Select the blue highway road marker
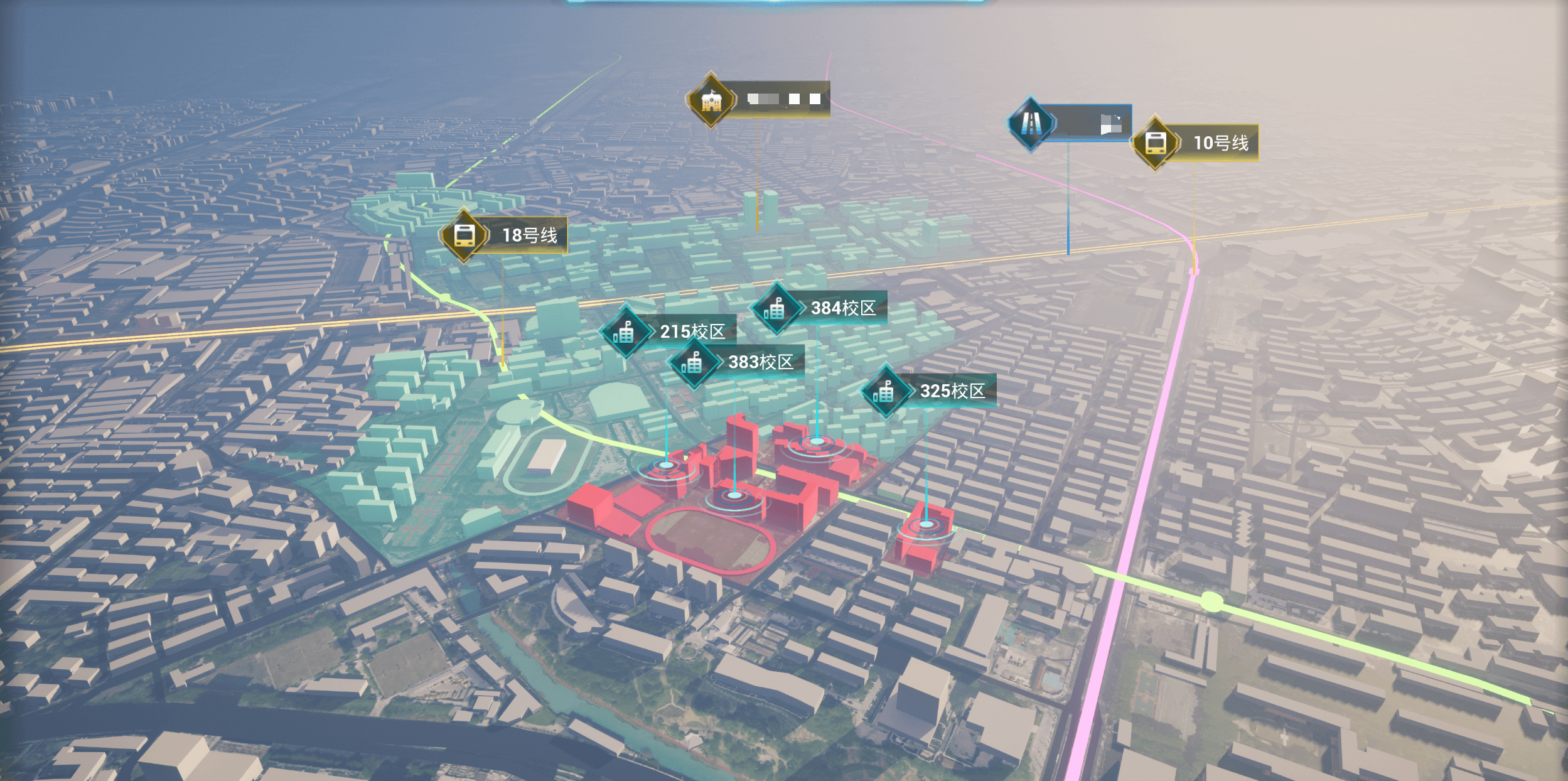This screenshot has height=781, width=1568. [x=1031, y=124]
